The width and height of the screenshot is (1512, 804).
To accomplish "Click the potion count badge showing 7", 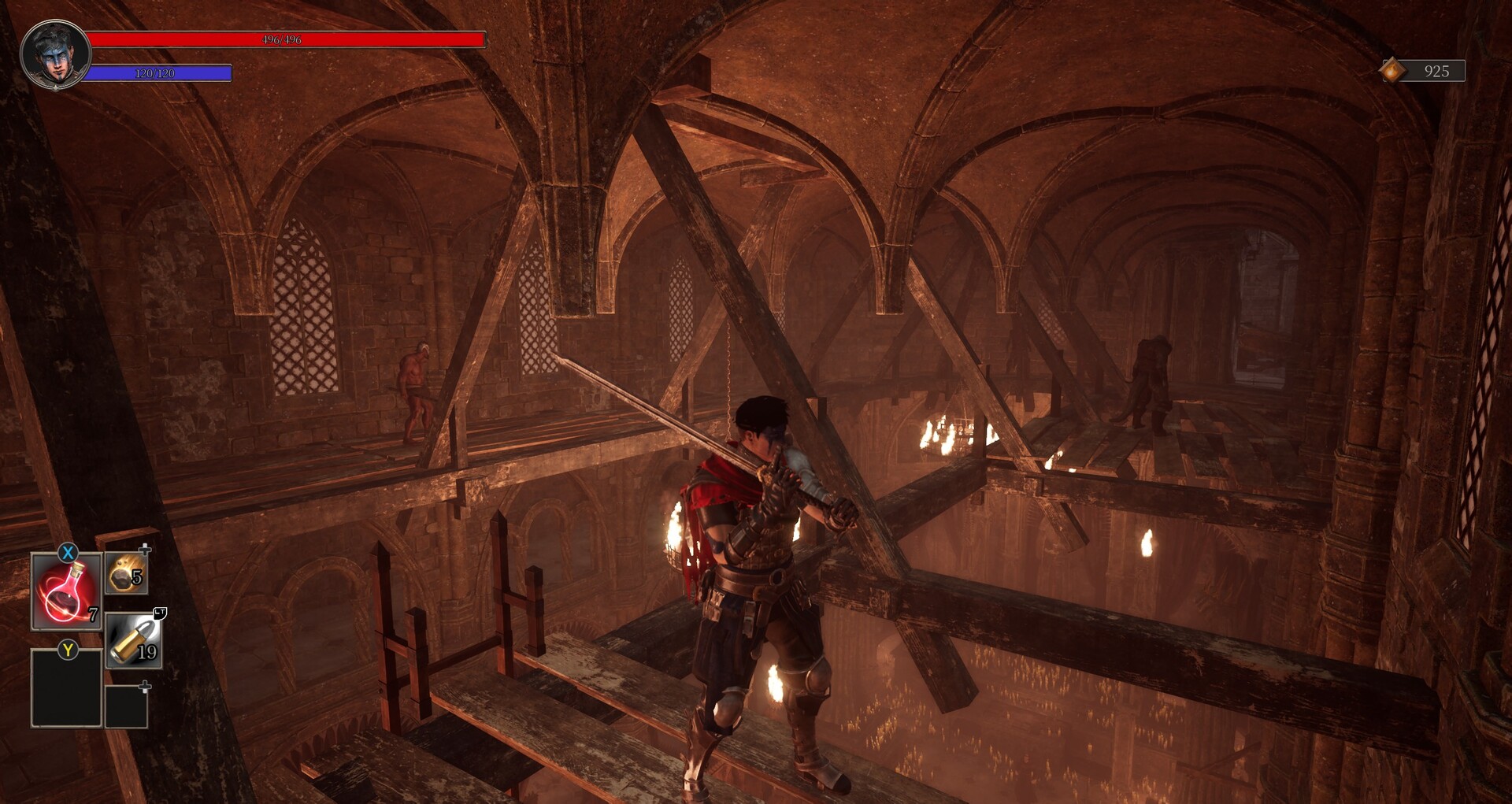I will tap(92, 615).
